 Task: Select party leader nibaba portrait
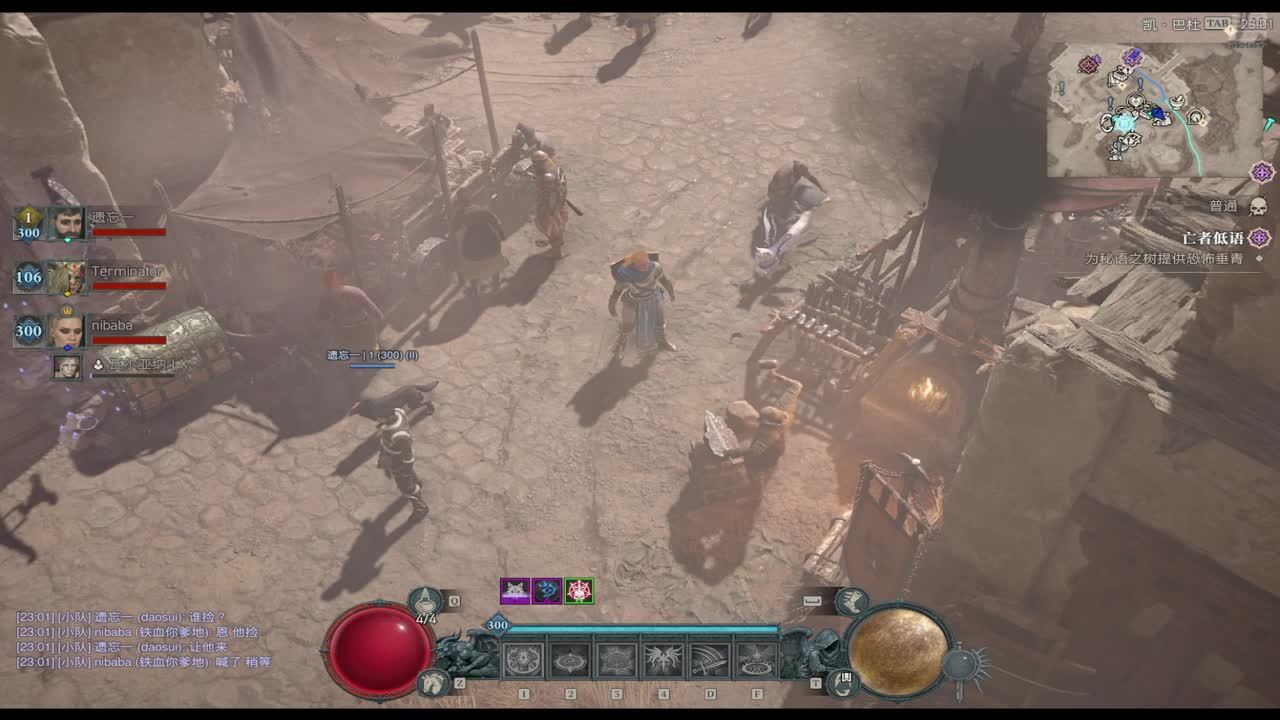pyautogui.click(x=67, y=331)
